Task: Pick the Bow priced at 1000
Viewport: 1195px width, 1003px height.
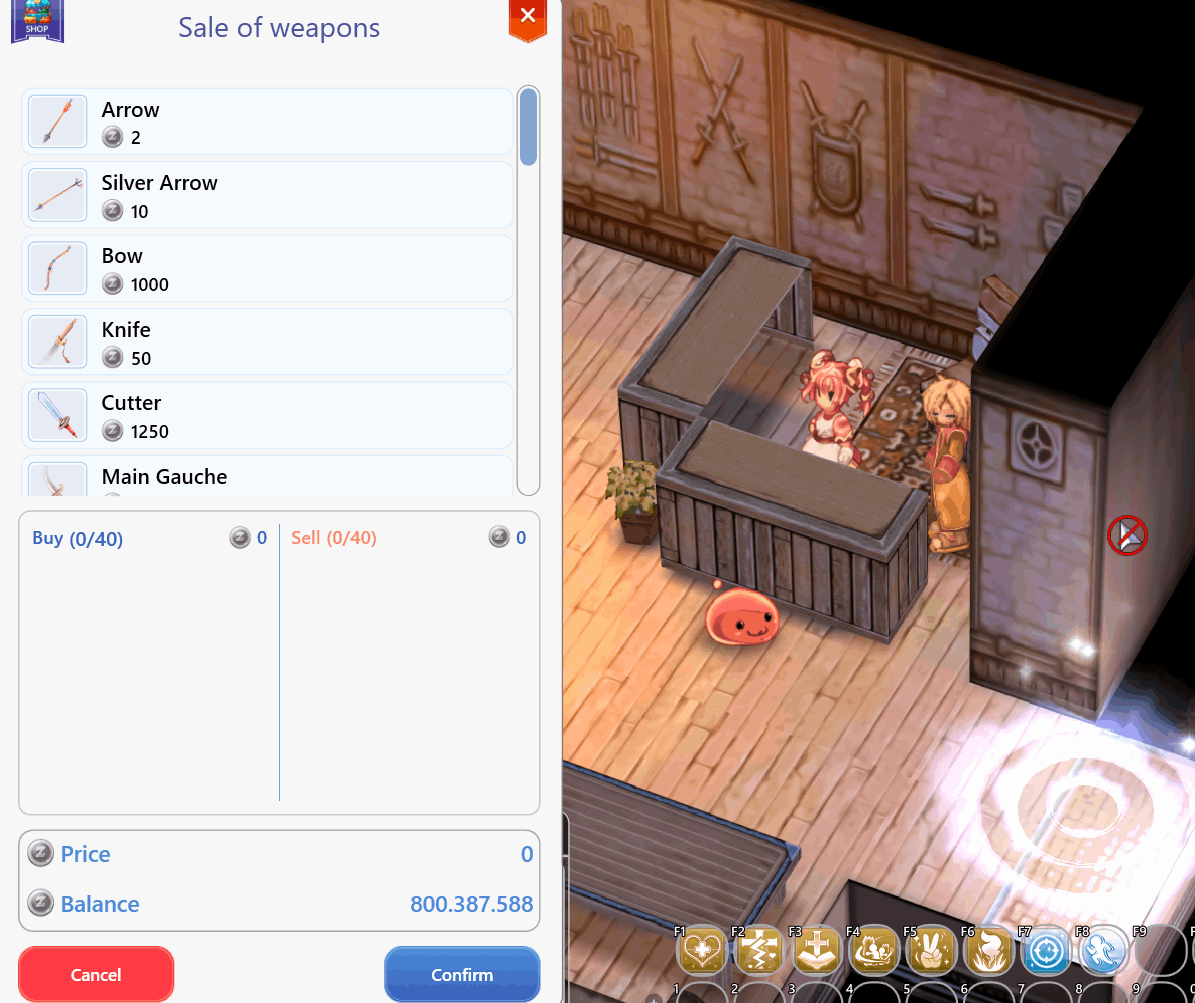Action: [267, 269]
